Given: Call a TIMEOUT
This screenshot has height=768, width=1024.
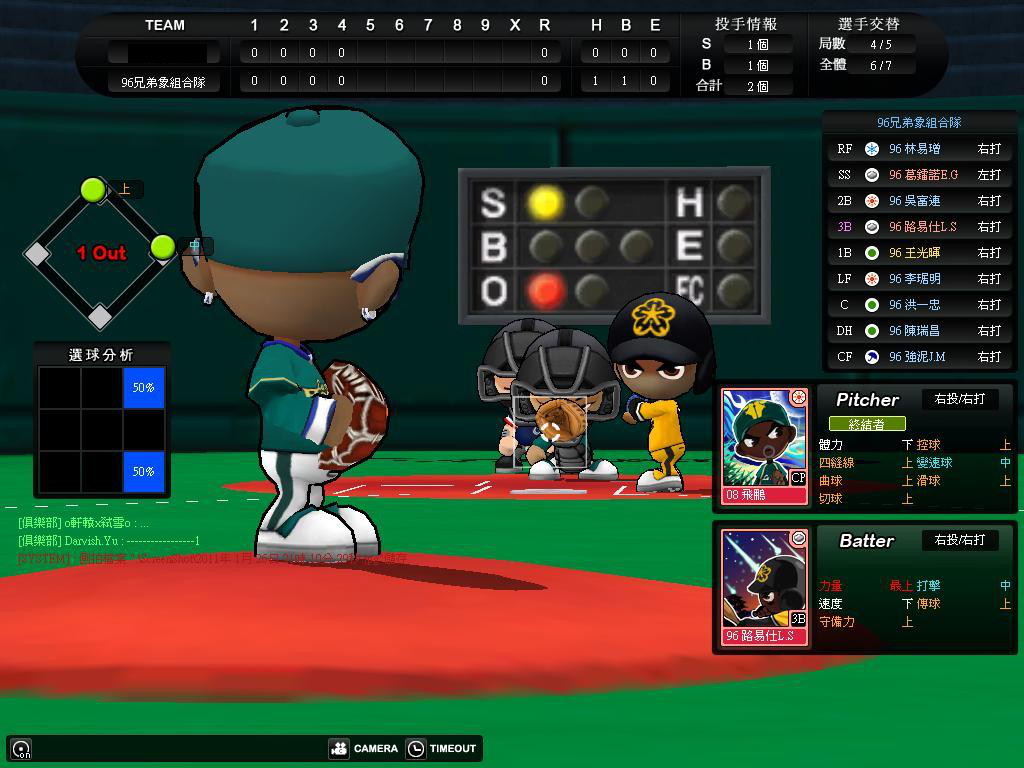Looking at the screenshot, I should tap(442, 748).
